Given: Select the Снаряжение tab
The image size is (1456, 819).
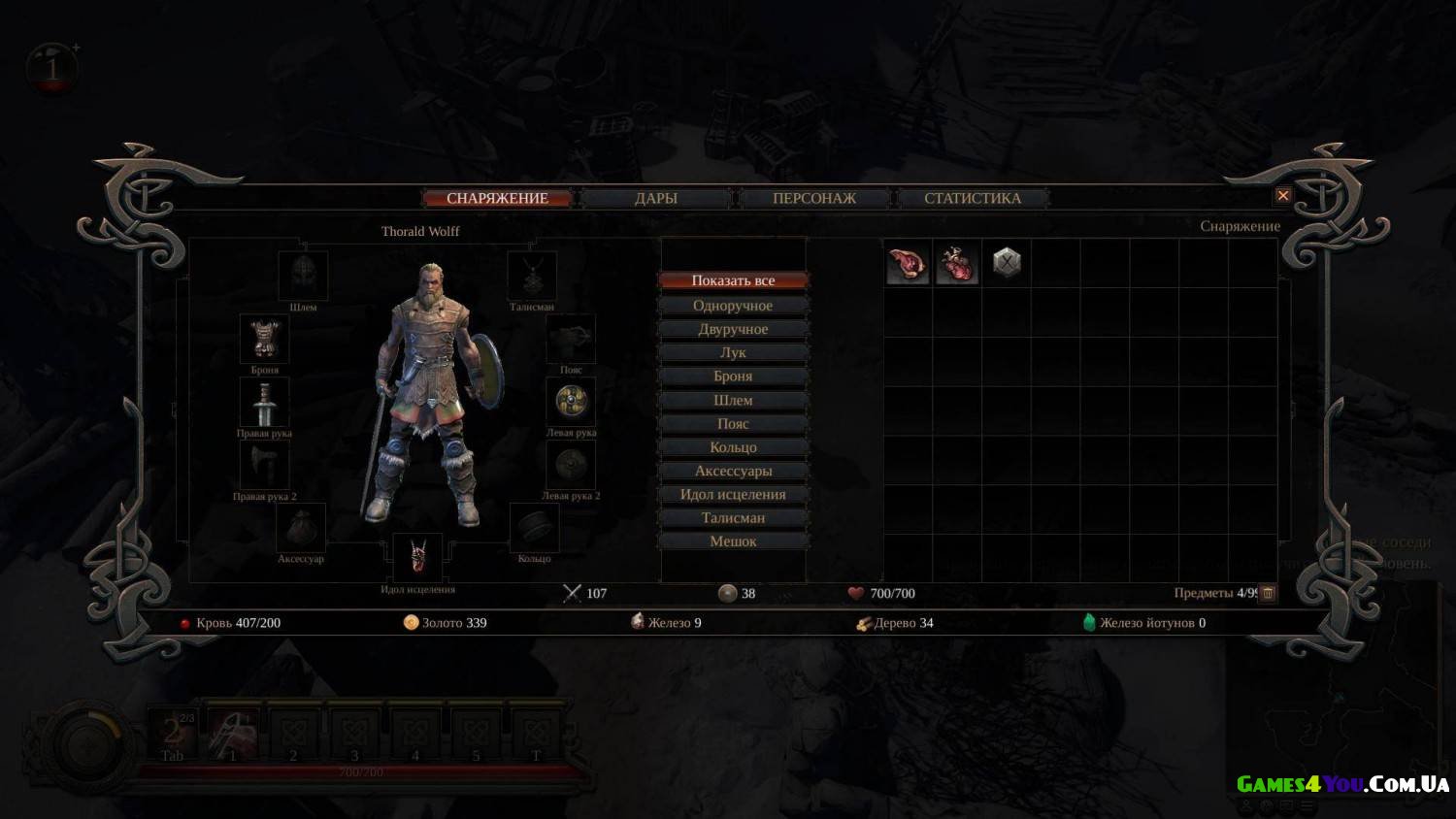Looking at the screenshot, I should 497,198.
